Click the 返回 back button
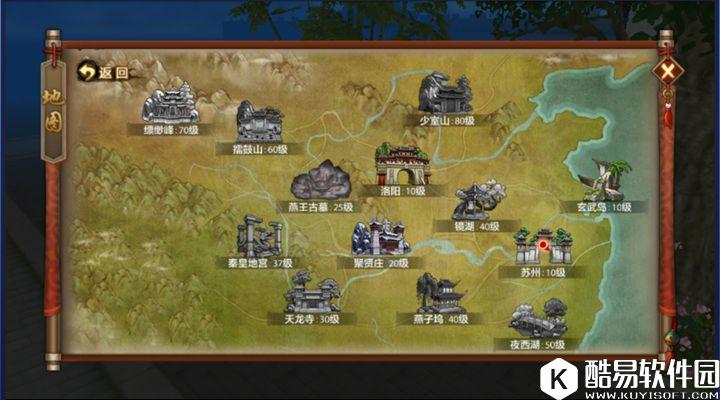 [x=104, y=72]
